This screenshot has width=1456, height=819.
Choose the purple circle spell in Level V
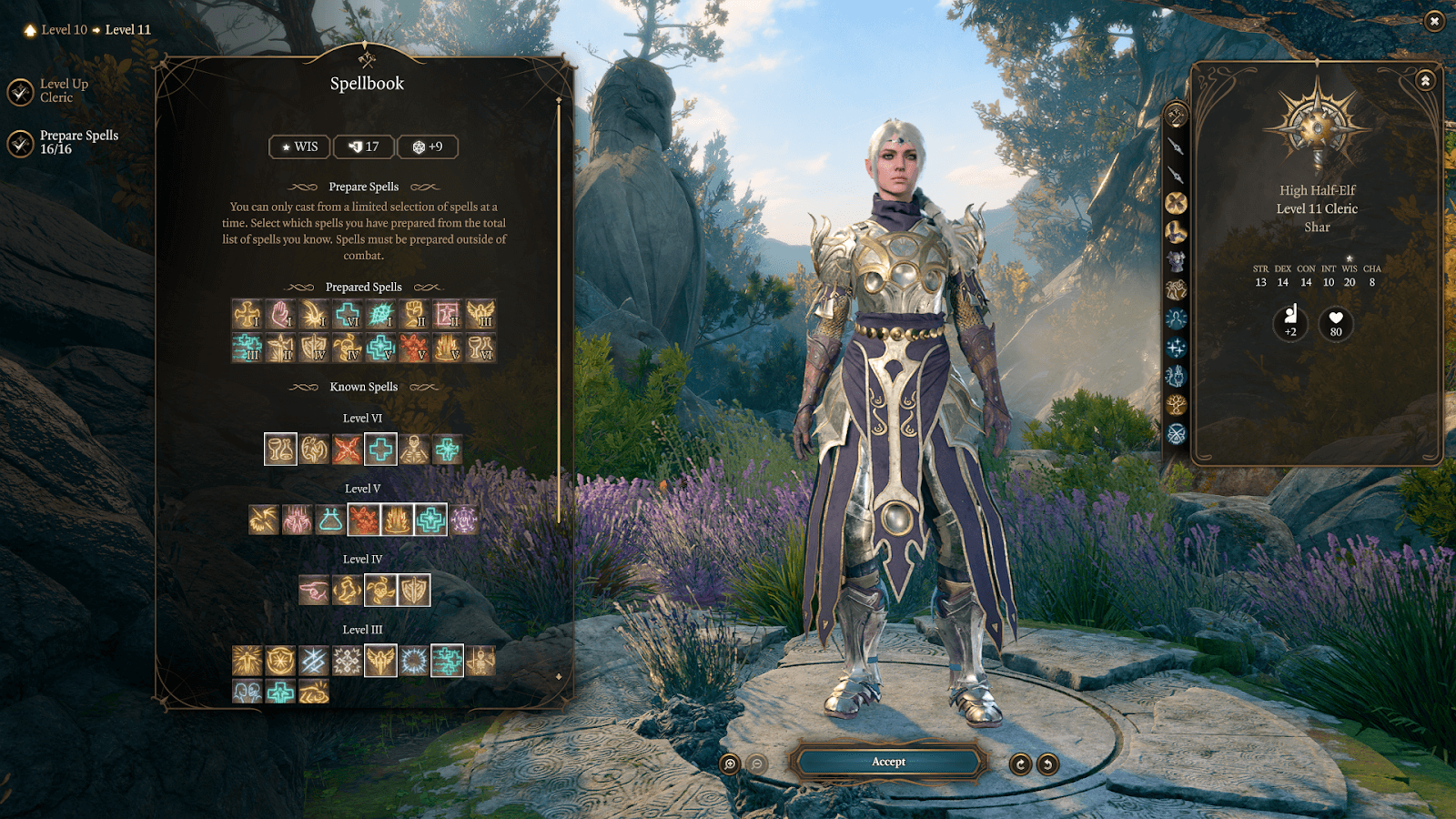point(464,520)
